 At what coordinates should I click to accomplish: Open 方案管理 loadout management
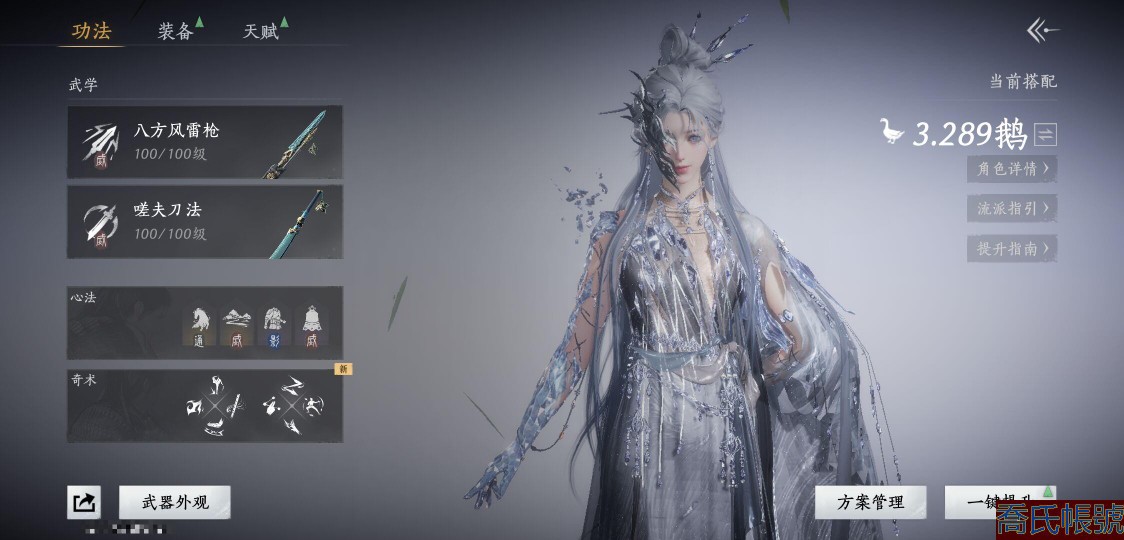coord(871,502)
